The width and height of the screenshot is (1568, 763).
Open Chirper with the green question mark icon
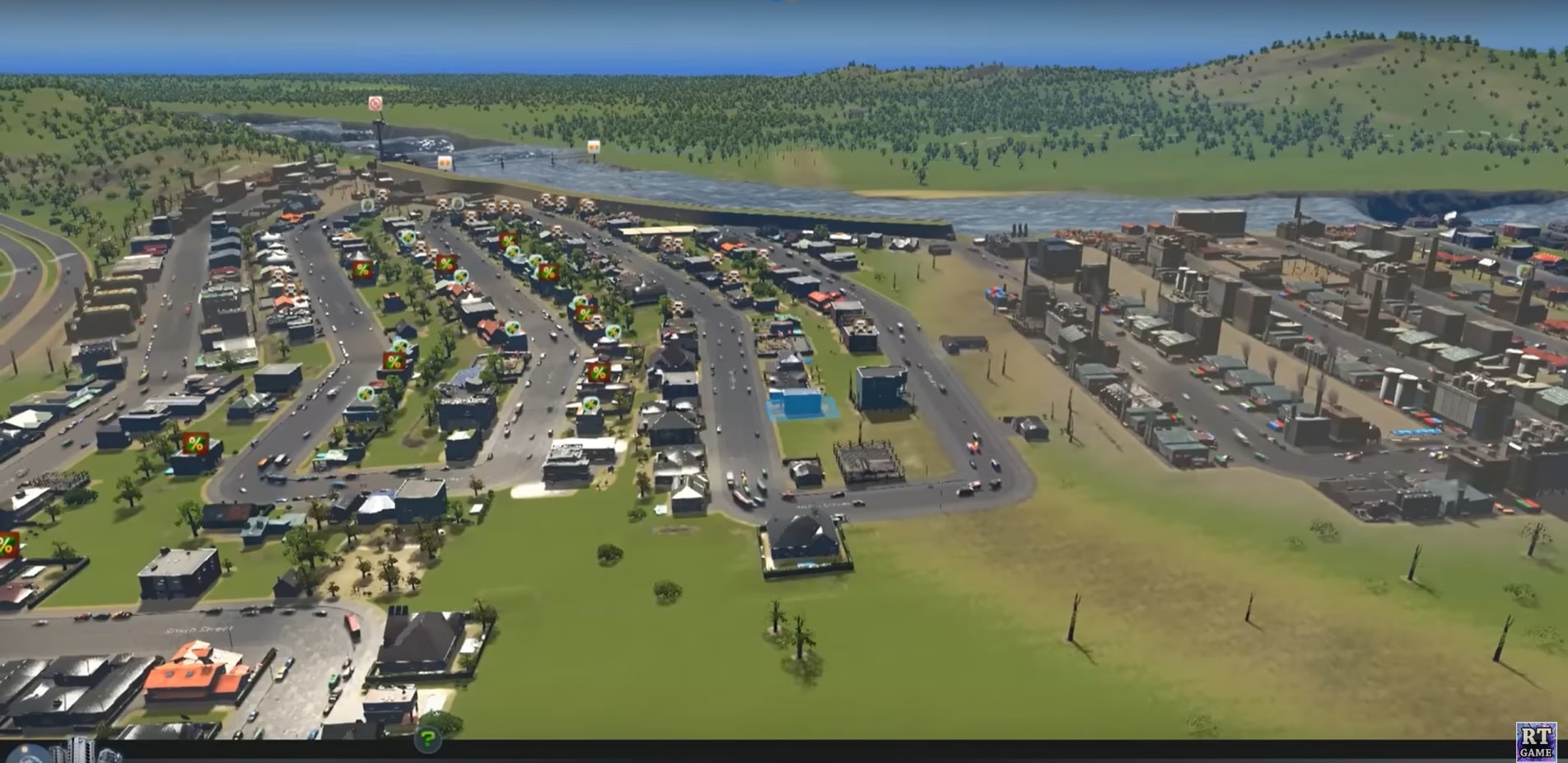(428, 738)
